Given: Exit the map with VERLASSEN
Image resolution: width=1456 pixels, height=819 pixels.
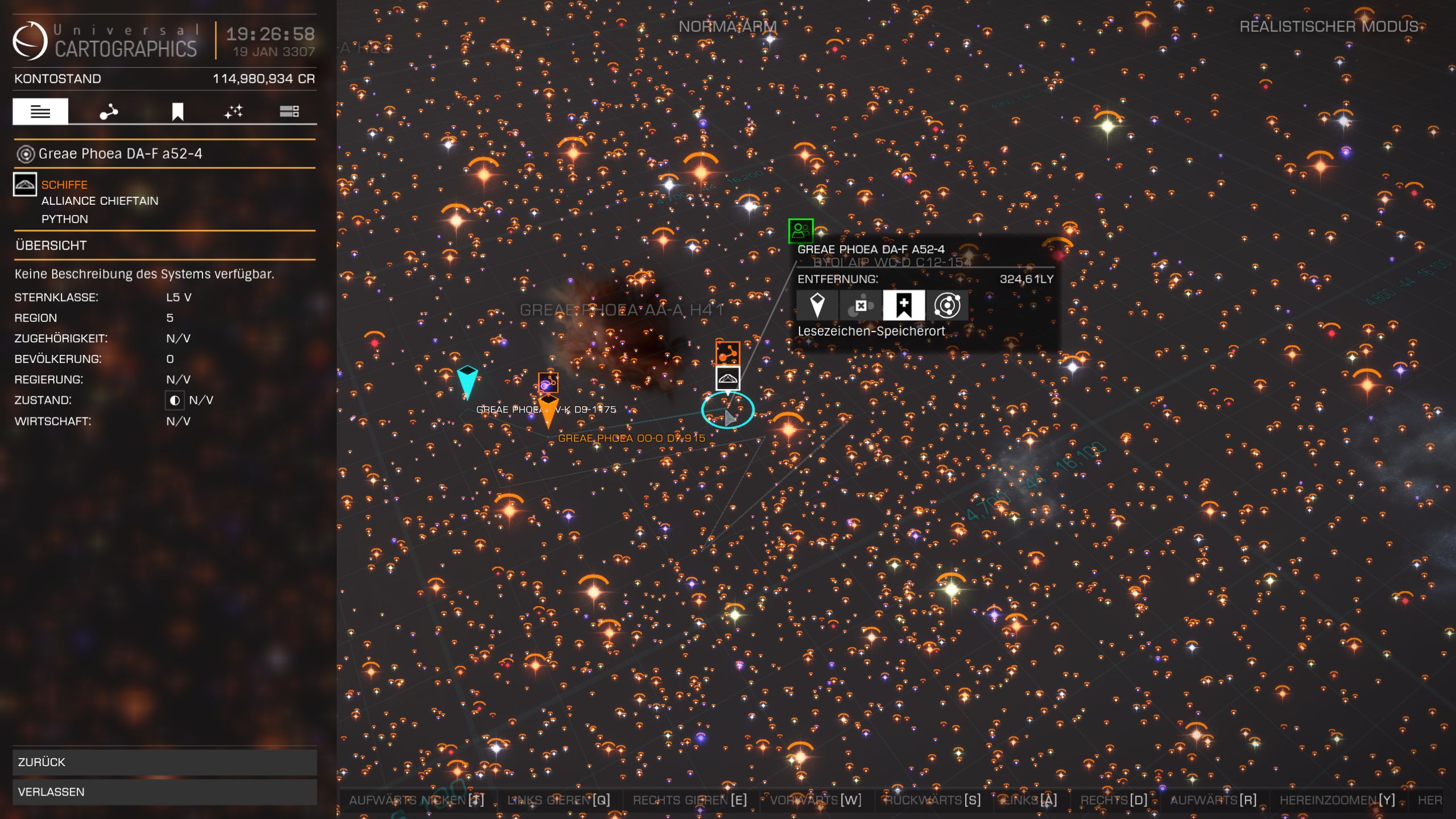Looking at the screenshot, I should [x=164, y=792].
